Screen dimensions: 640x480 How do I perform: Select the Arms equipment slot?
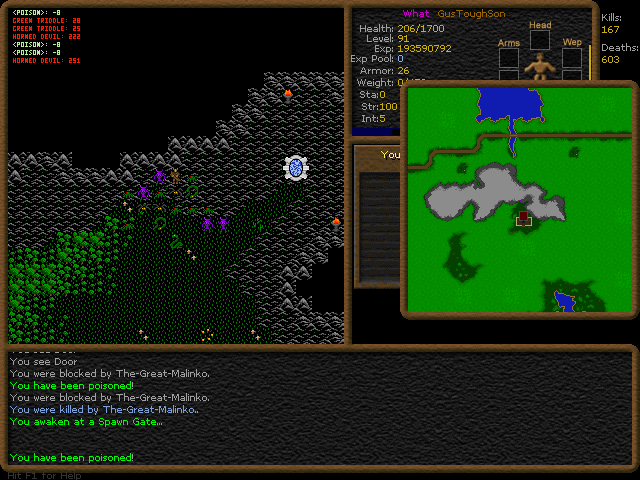pos(509,58)
